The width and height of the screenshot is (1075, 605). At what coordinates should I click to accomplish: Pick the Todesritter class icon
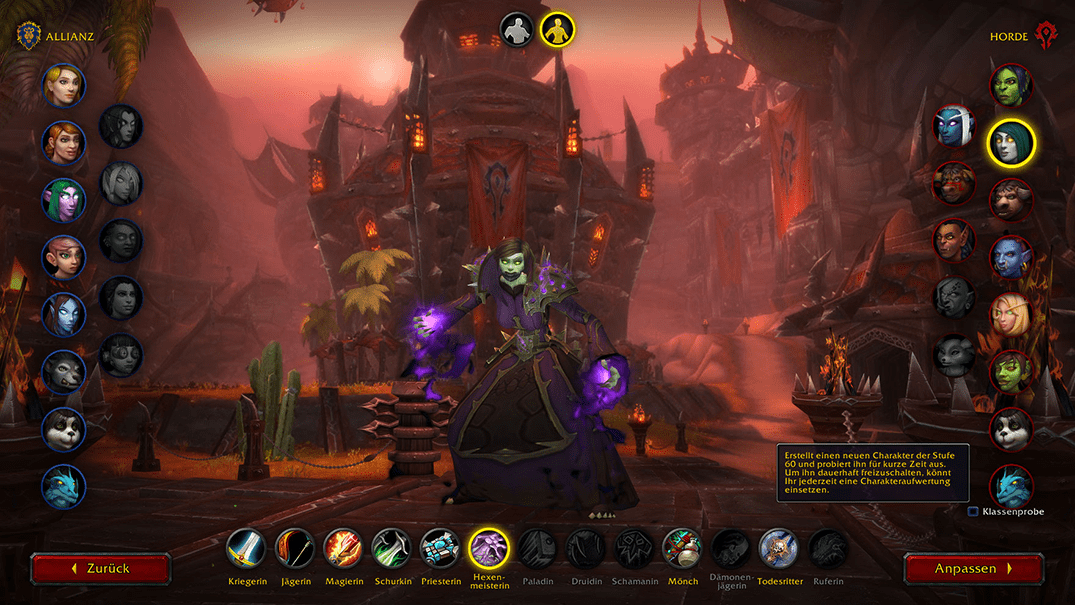(778, 548)
